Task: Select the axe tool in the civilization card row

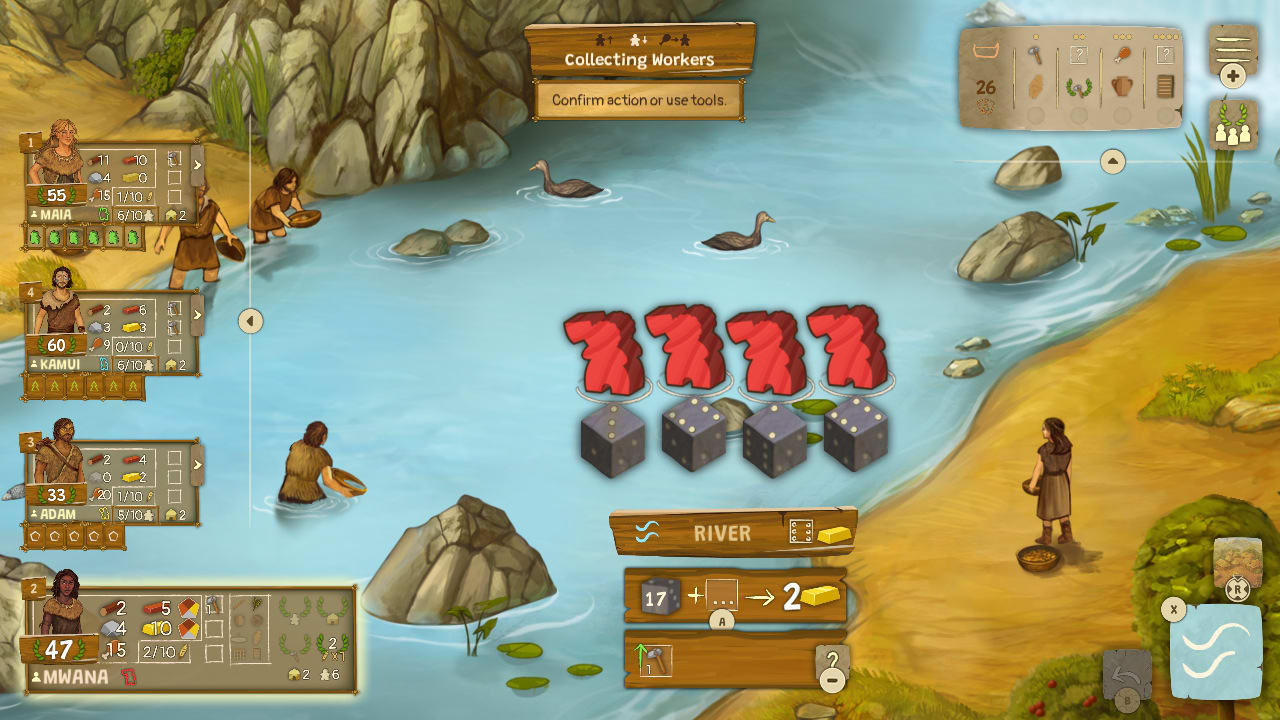Action: point(1036,54)
